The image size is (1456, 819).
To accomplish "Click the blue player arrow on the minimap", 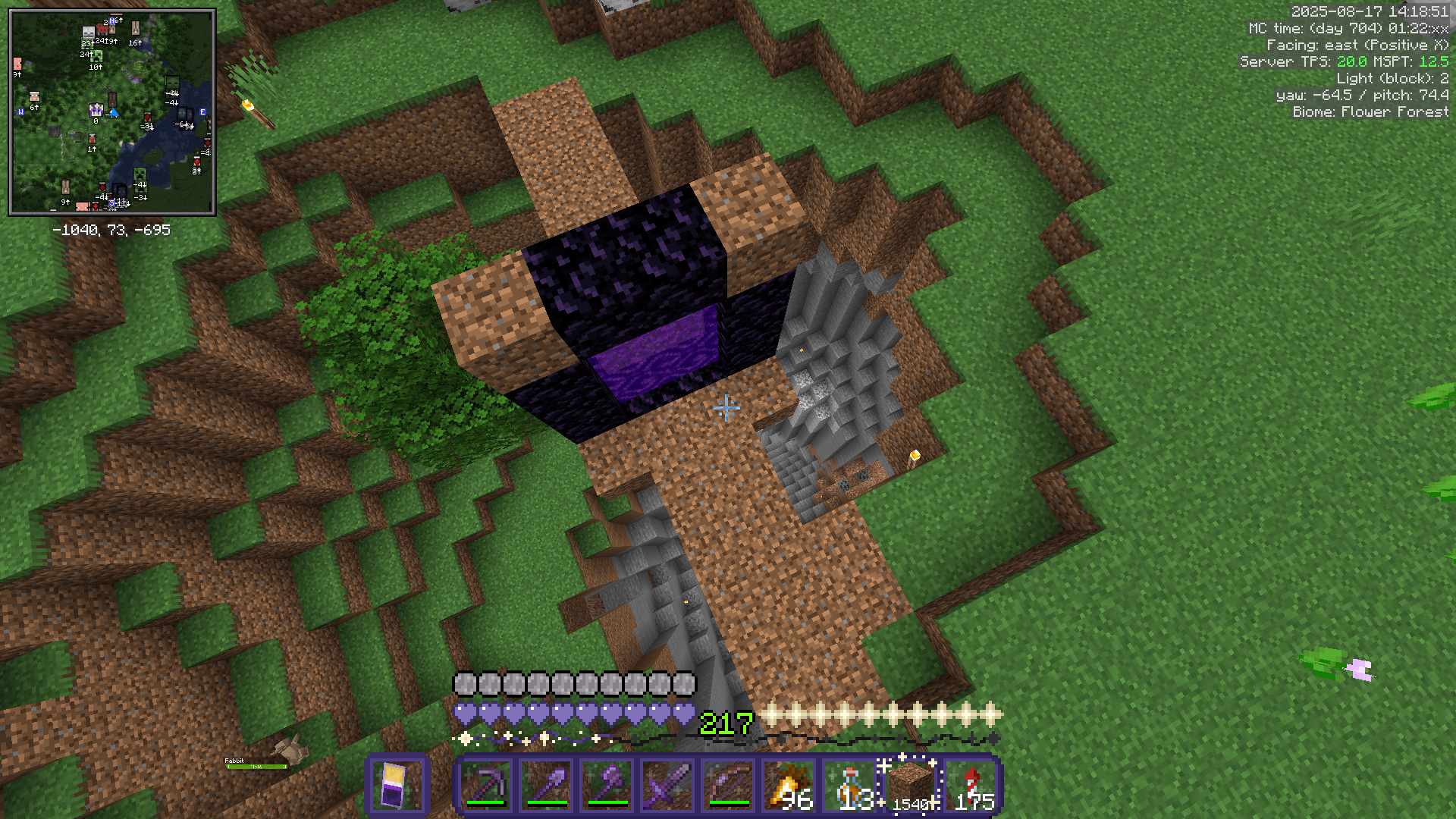I will click(x=114, y=114).
